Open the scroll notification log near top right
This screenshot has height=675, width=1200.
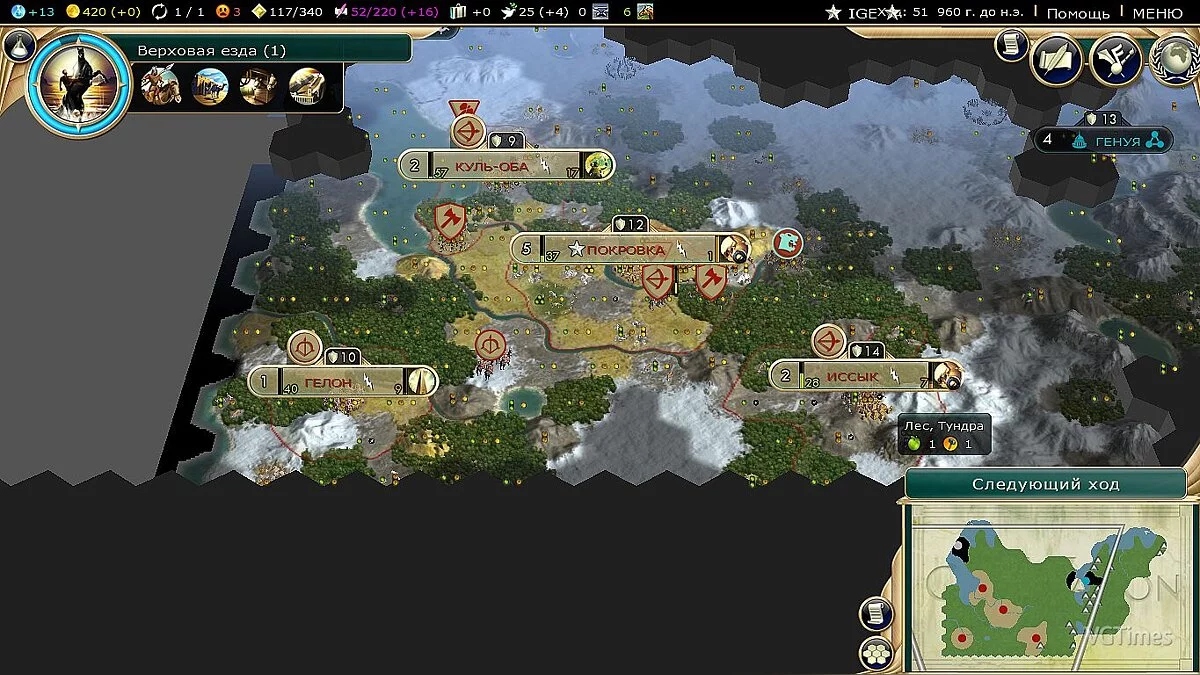point(1011,44)
